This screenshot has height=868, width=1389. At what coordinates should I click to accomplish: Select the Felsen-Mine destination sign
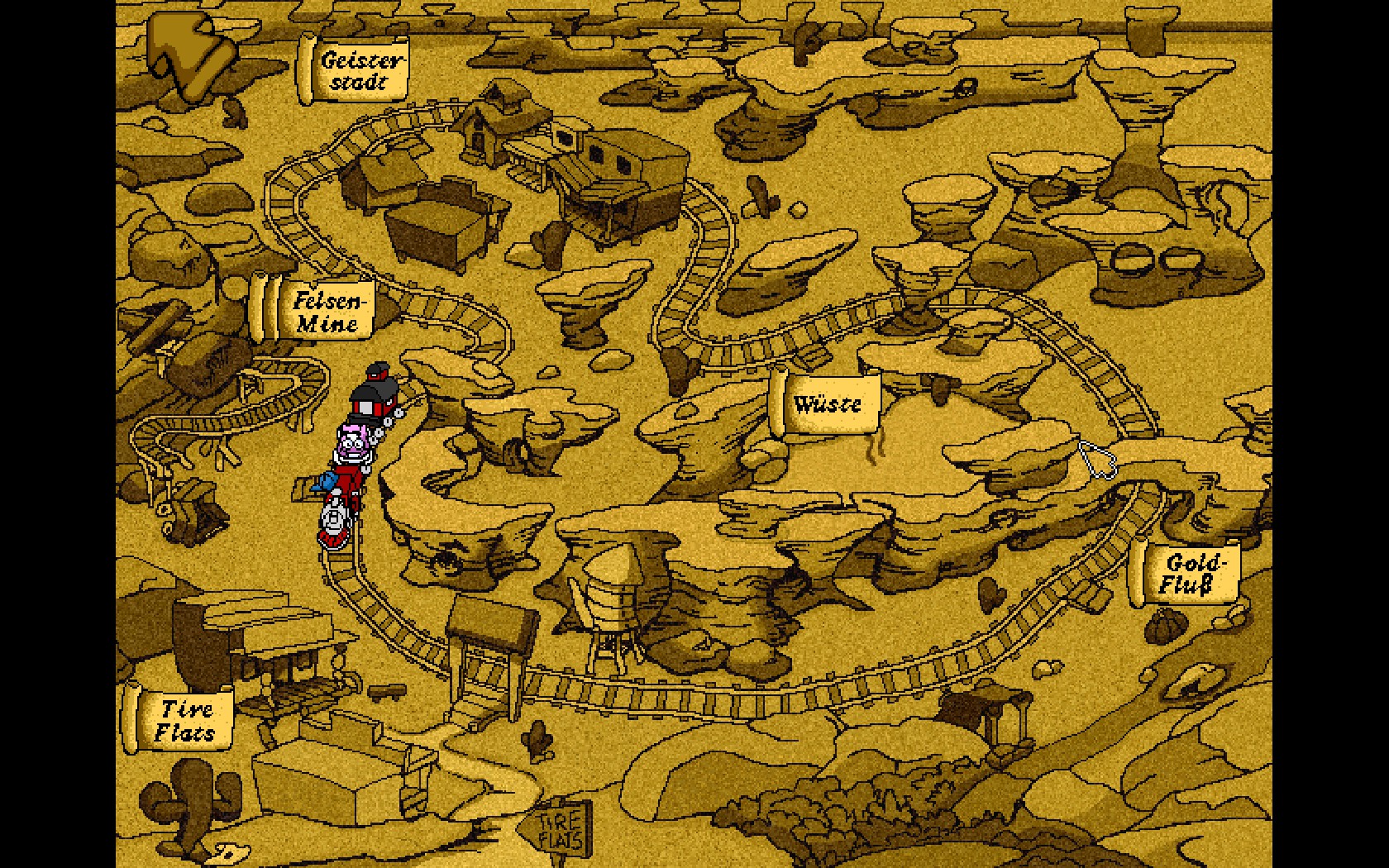click(x=321, y=311)
